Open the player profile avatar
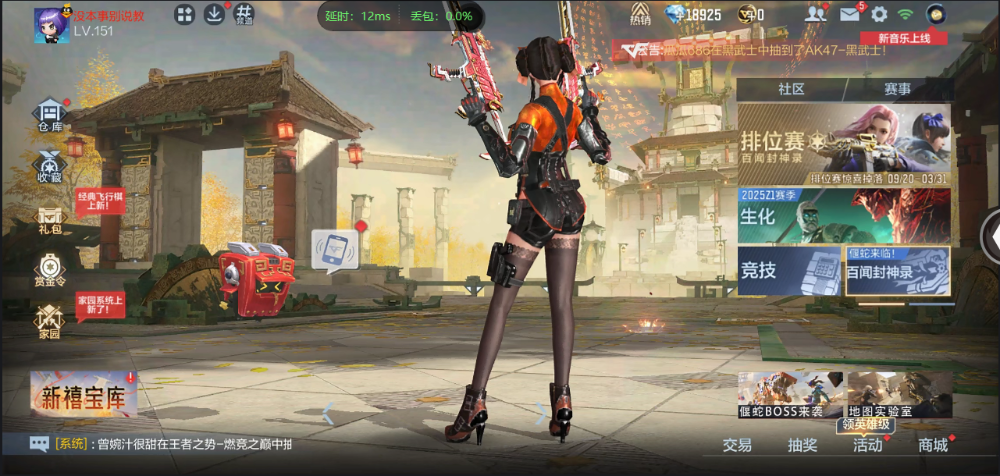This screenshot has height=476, width=1000. pos(51,24)
